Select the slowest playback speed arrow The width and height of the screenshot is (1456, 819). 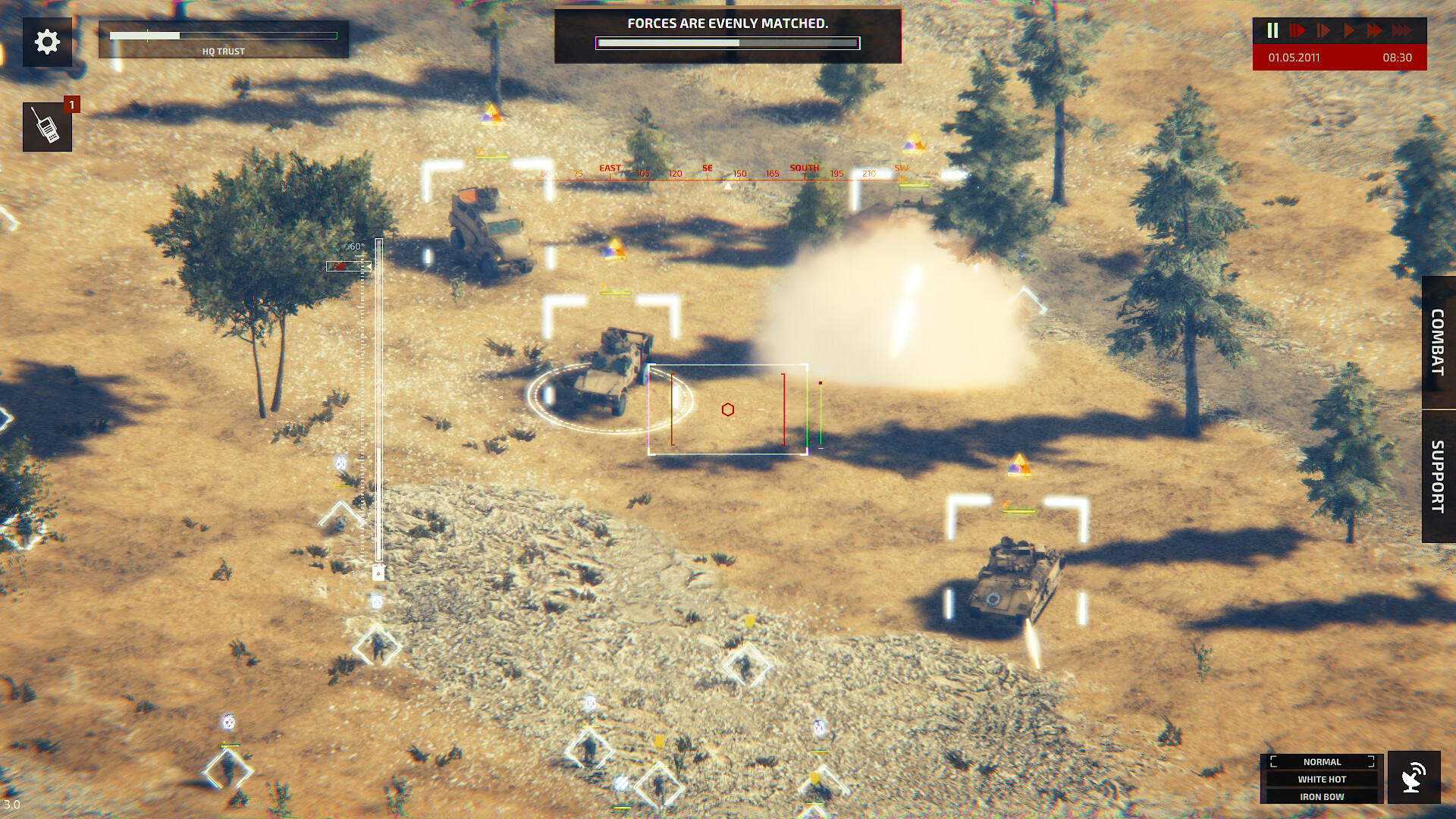coord(1298,31)
